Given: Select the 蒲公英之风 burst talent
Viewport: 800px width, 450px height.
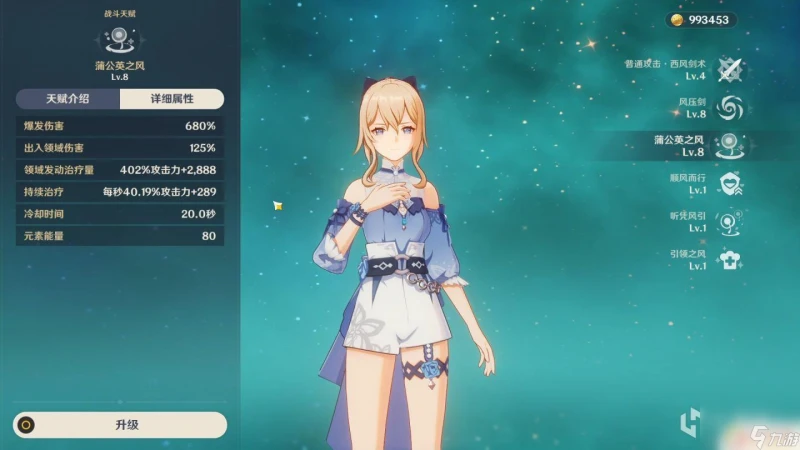Looking at the screenshot, I should click(x=731, y=146).
